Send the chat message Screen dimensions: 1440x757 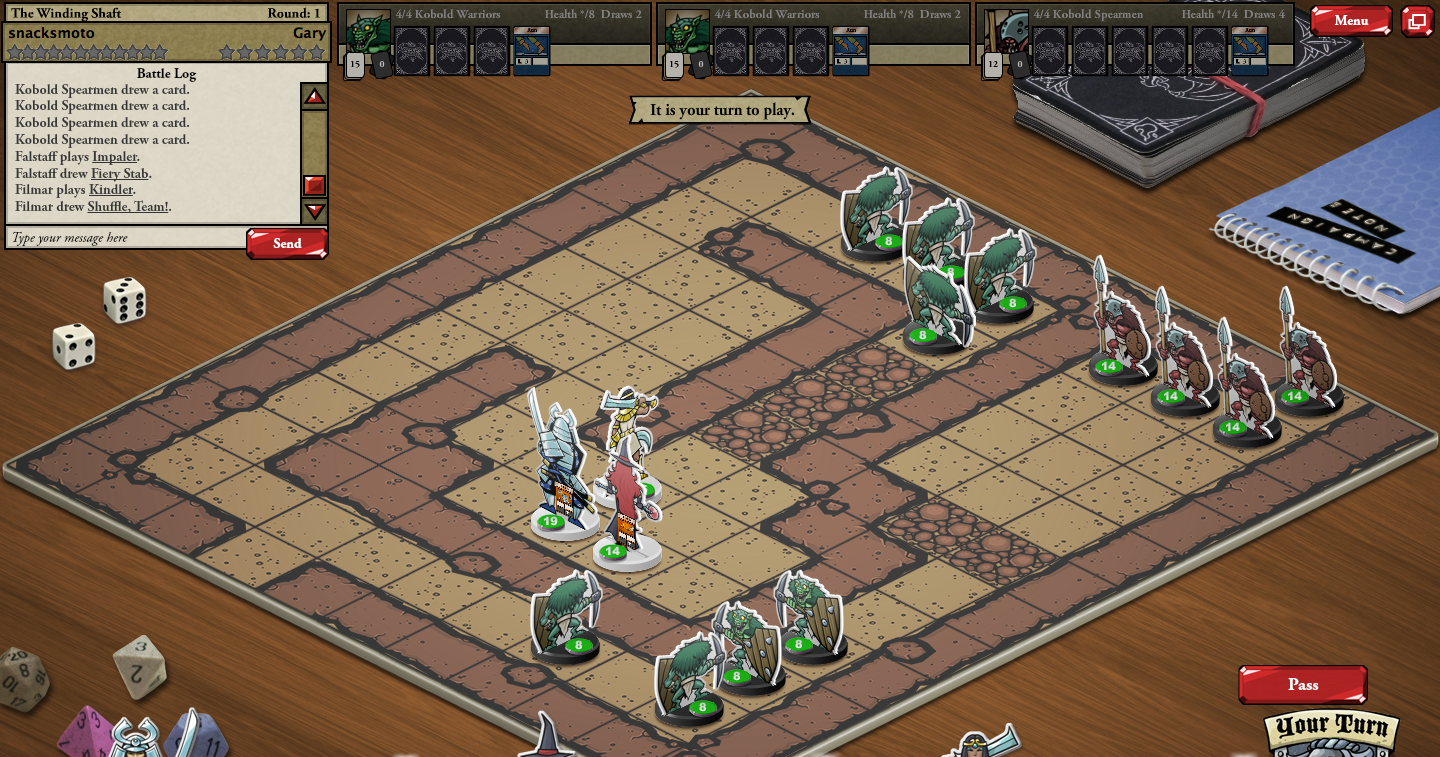(287, 243)
